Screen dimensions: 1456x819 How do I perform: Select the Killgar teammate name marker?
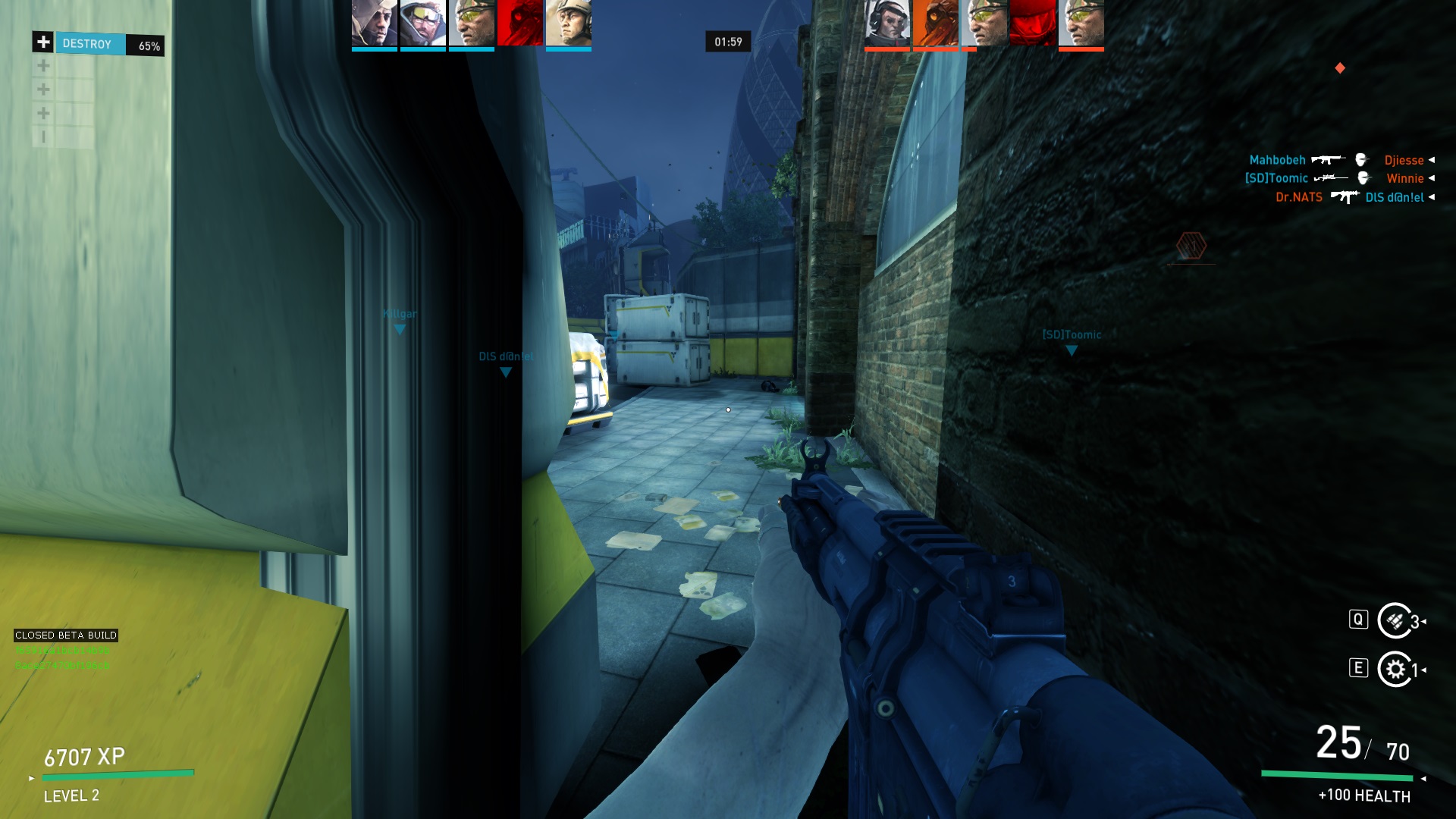click(x=400, y=315)
